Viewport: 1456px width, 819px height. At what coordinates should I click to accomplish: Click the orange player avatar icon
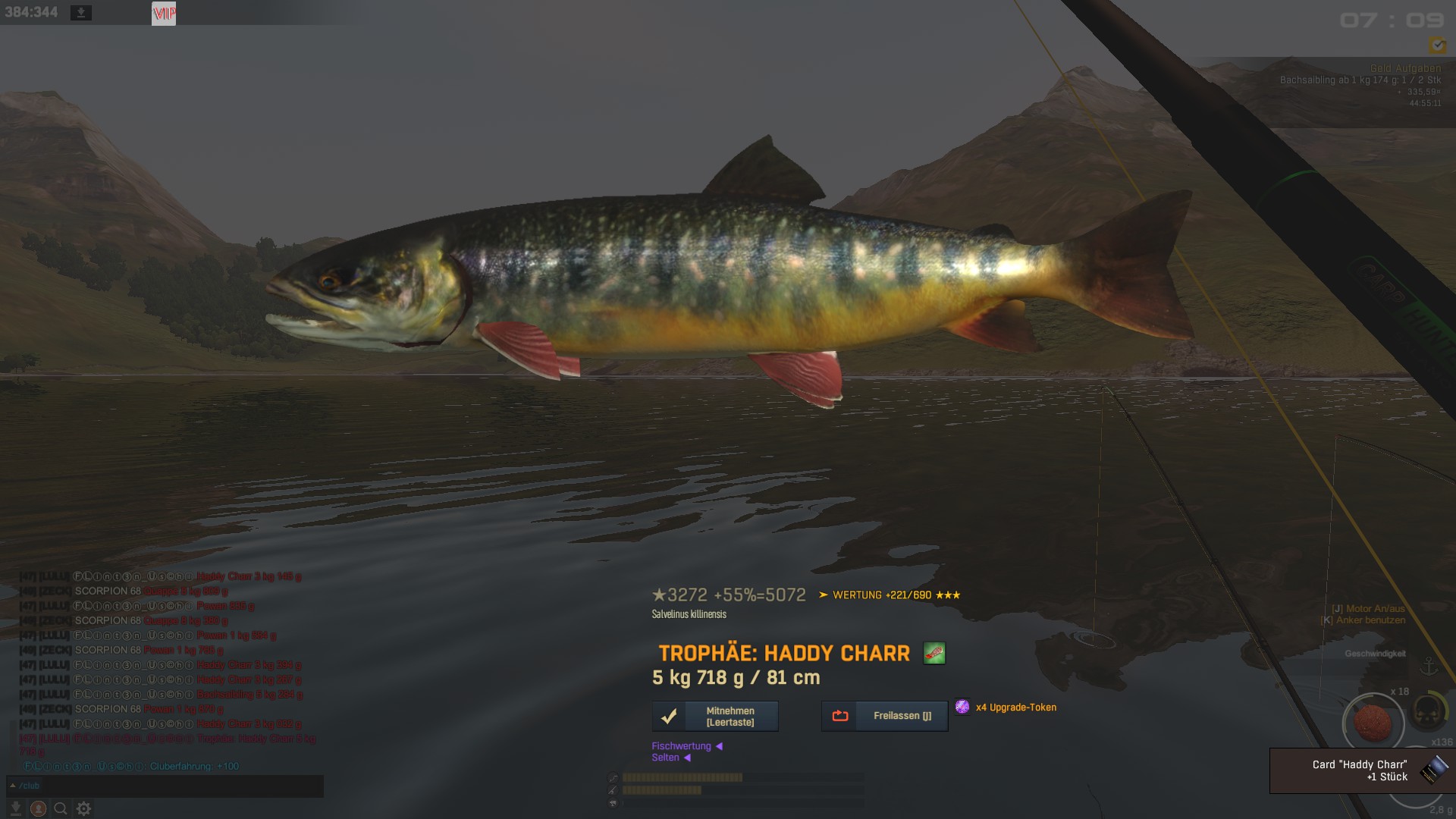[38, 808]
